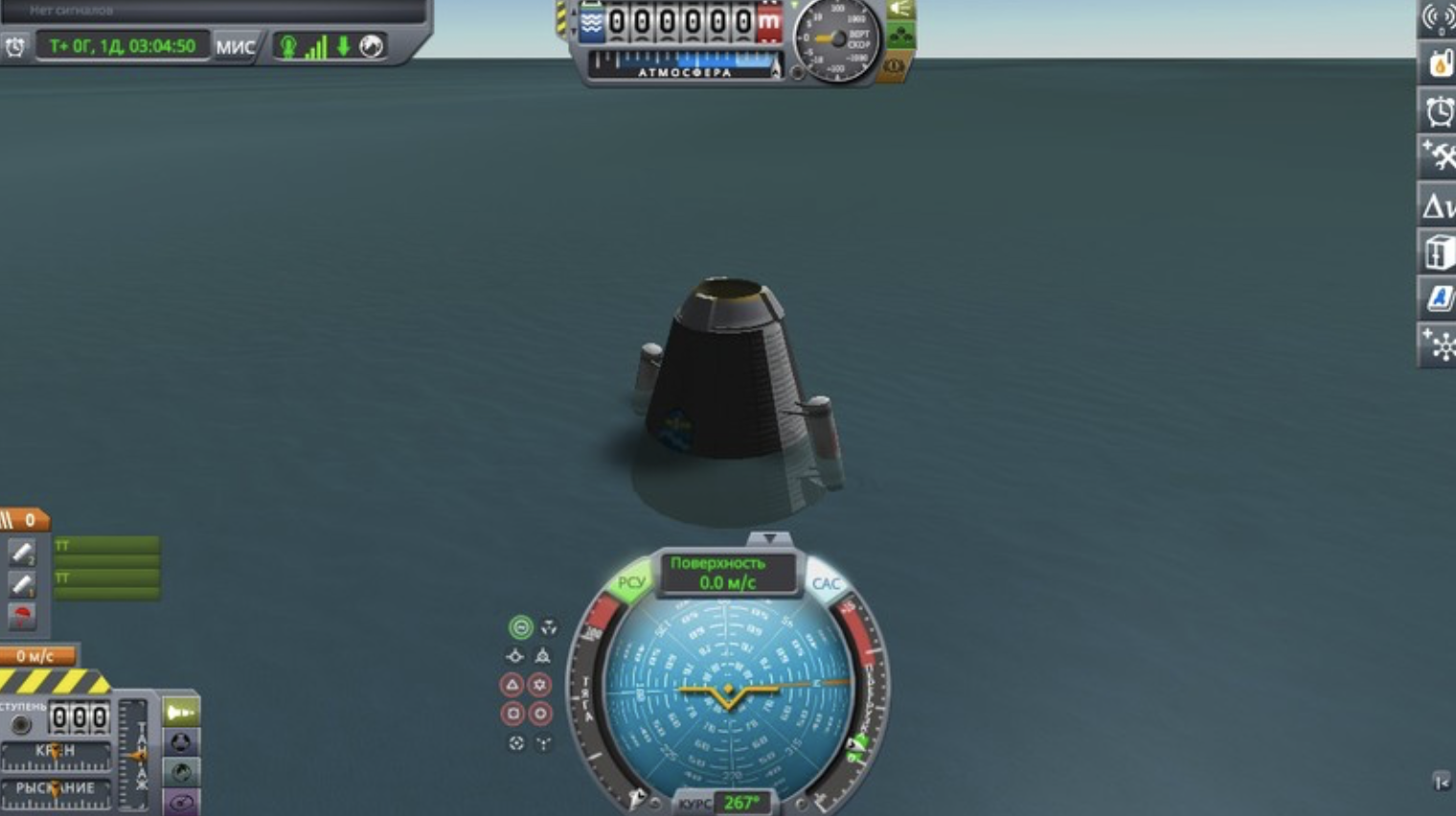Collapse the navball using the top arrow
The height and width of the screenshot is (816, 1456).
768,538
